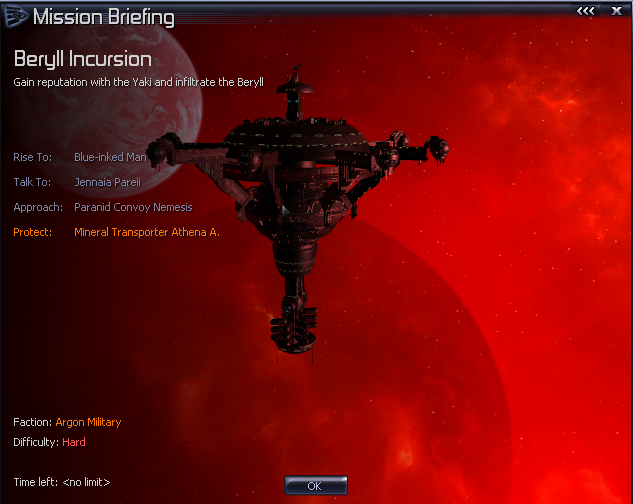Close the Mission Briefing window

tap(616, 10)
